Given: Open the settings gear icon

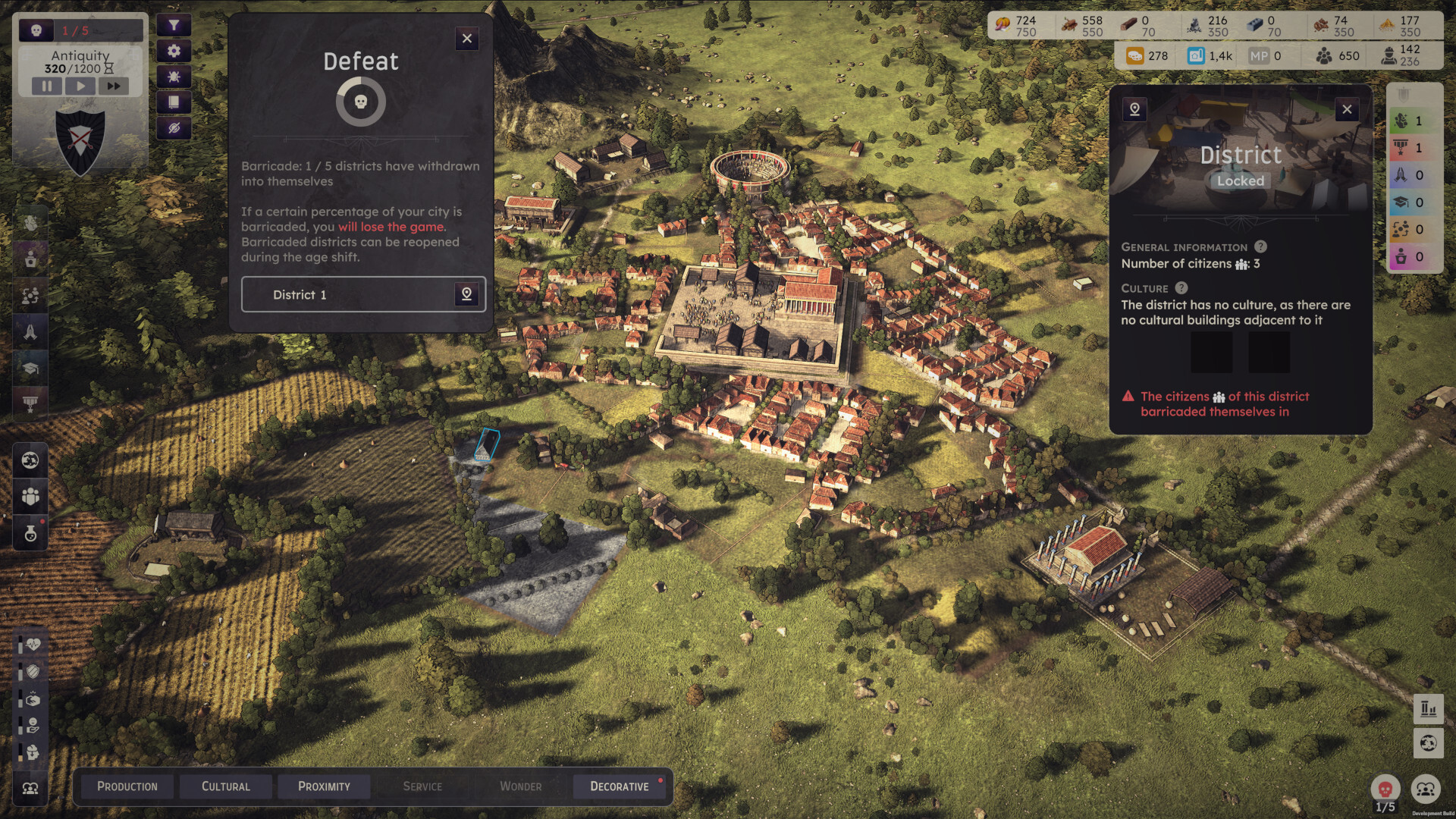Looking at the screenshot, I should [x=175, y=51].
